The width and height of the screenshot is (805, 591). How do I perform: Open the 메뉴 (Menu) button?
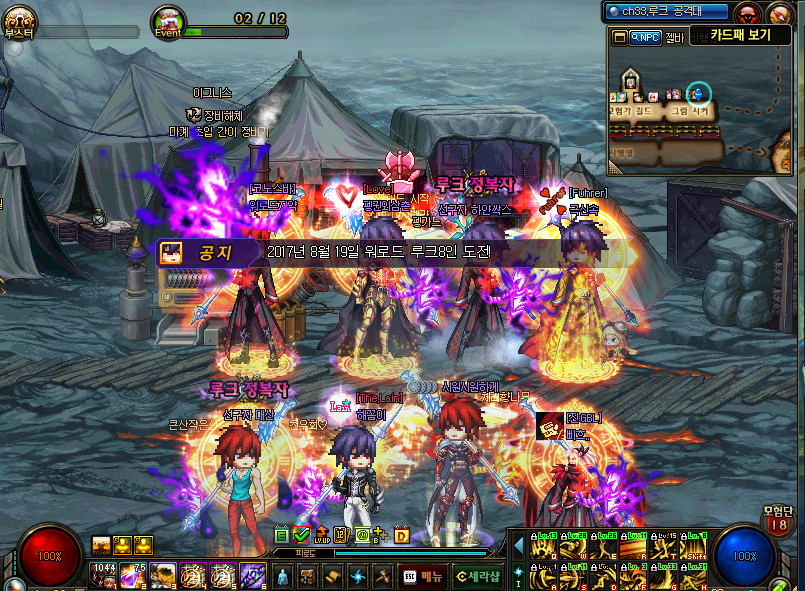[422, 576]
